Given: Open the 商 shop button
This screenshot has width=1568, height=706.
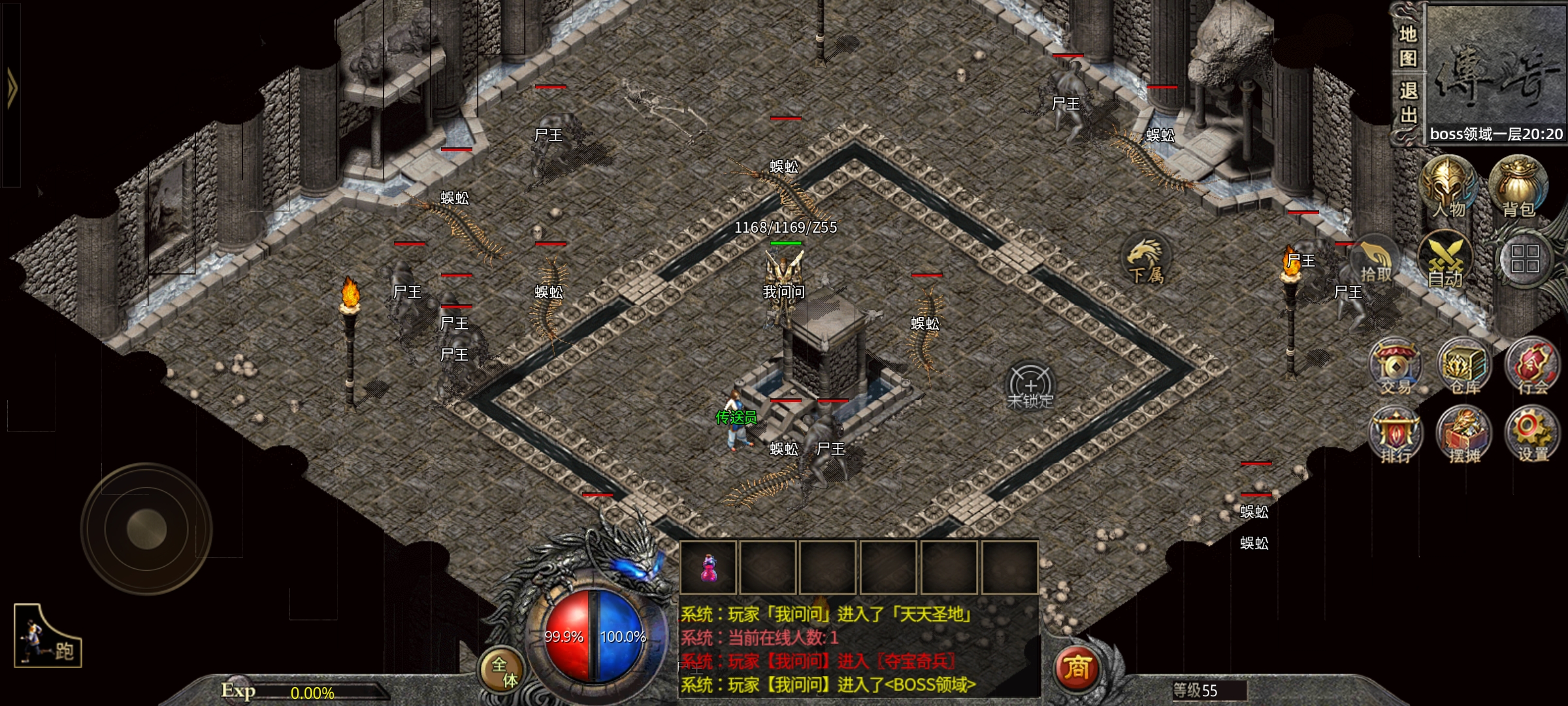Looking at the screenshot, I should pyautogui.click(x=1077, y=668).
